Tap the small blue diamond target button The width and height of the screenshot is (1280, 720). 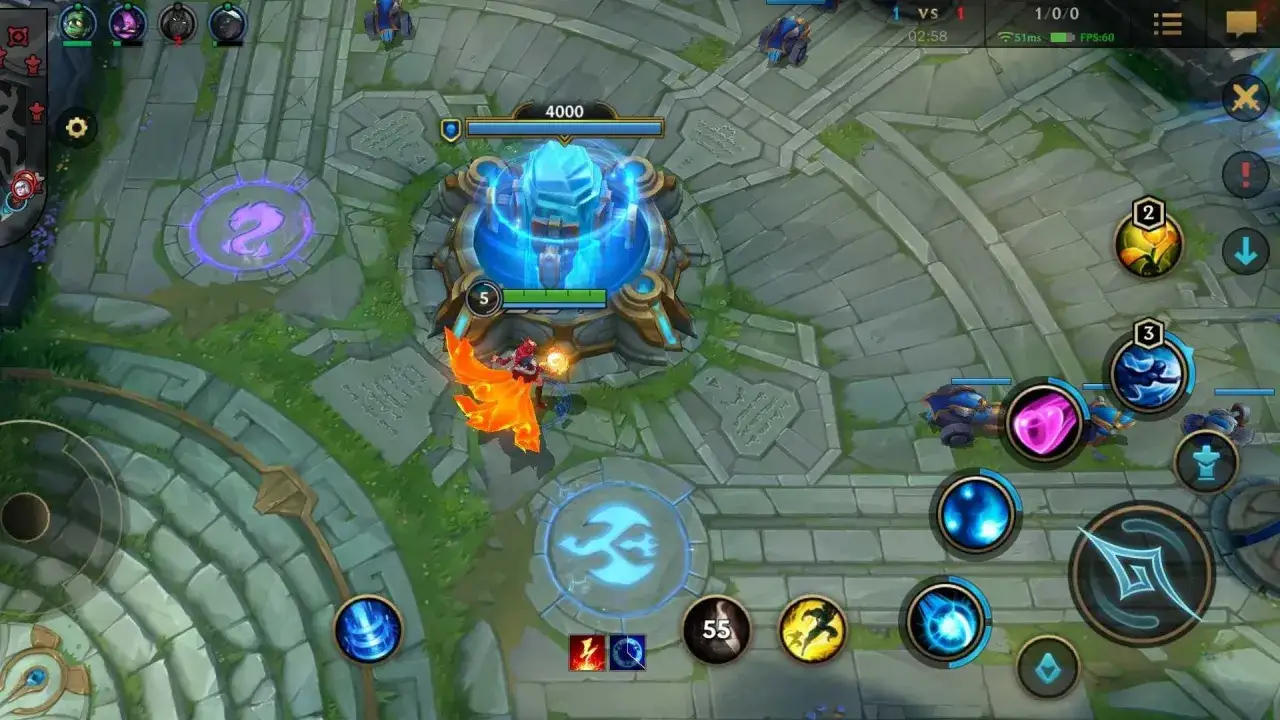pos(1048,667)
